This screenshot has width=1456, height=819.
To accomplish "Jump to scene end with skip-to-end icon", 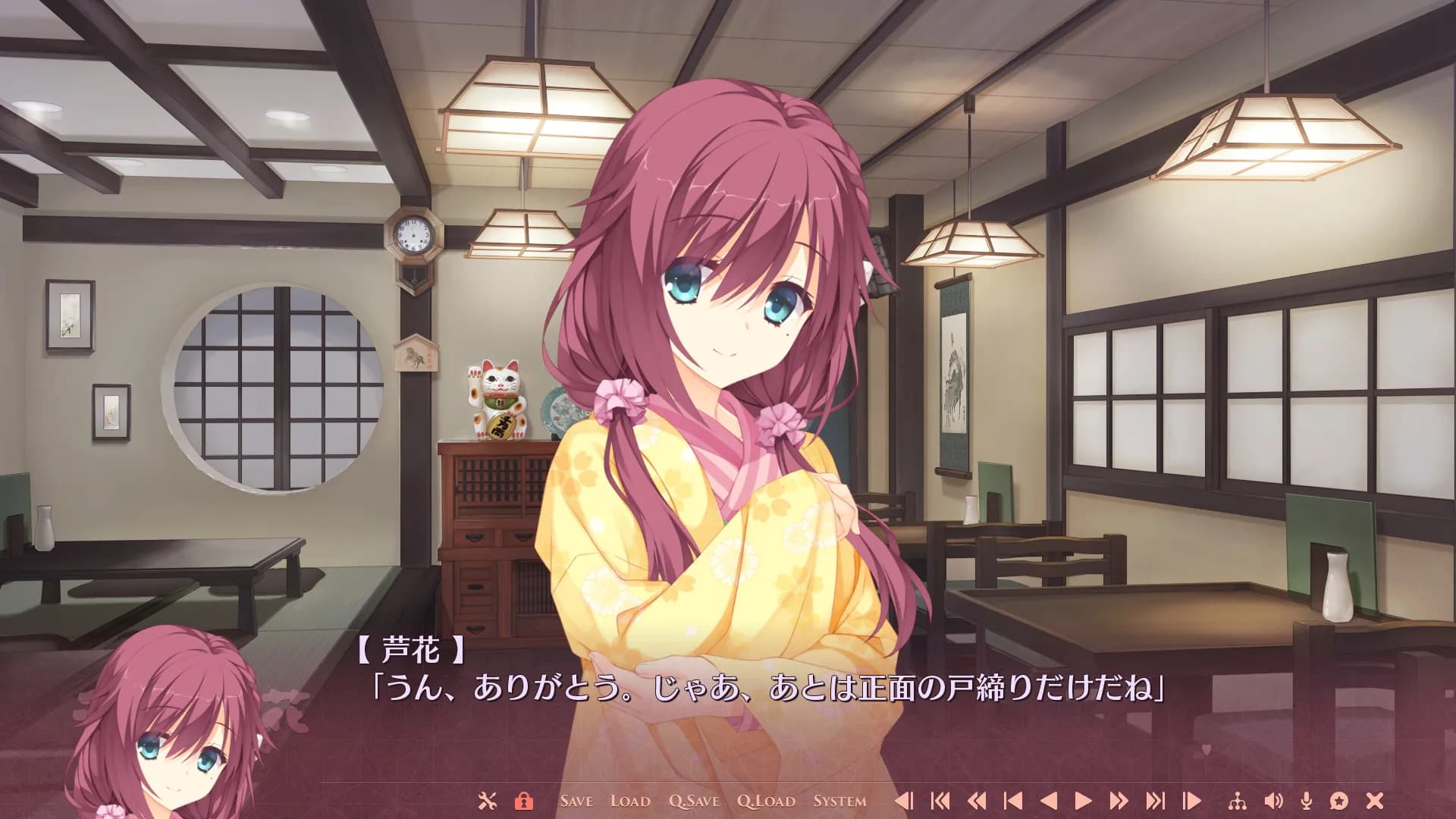I will [1156, 800].
